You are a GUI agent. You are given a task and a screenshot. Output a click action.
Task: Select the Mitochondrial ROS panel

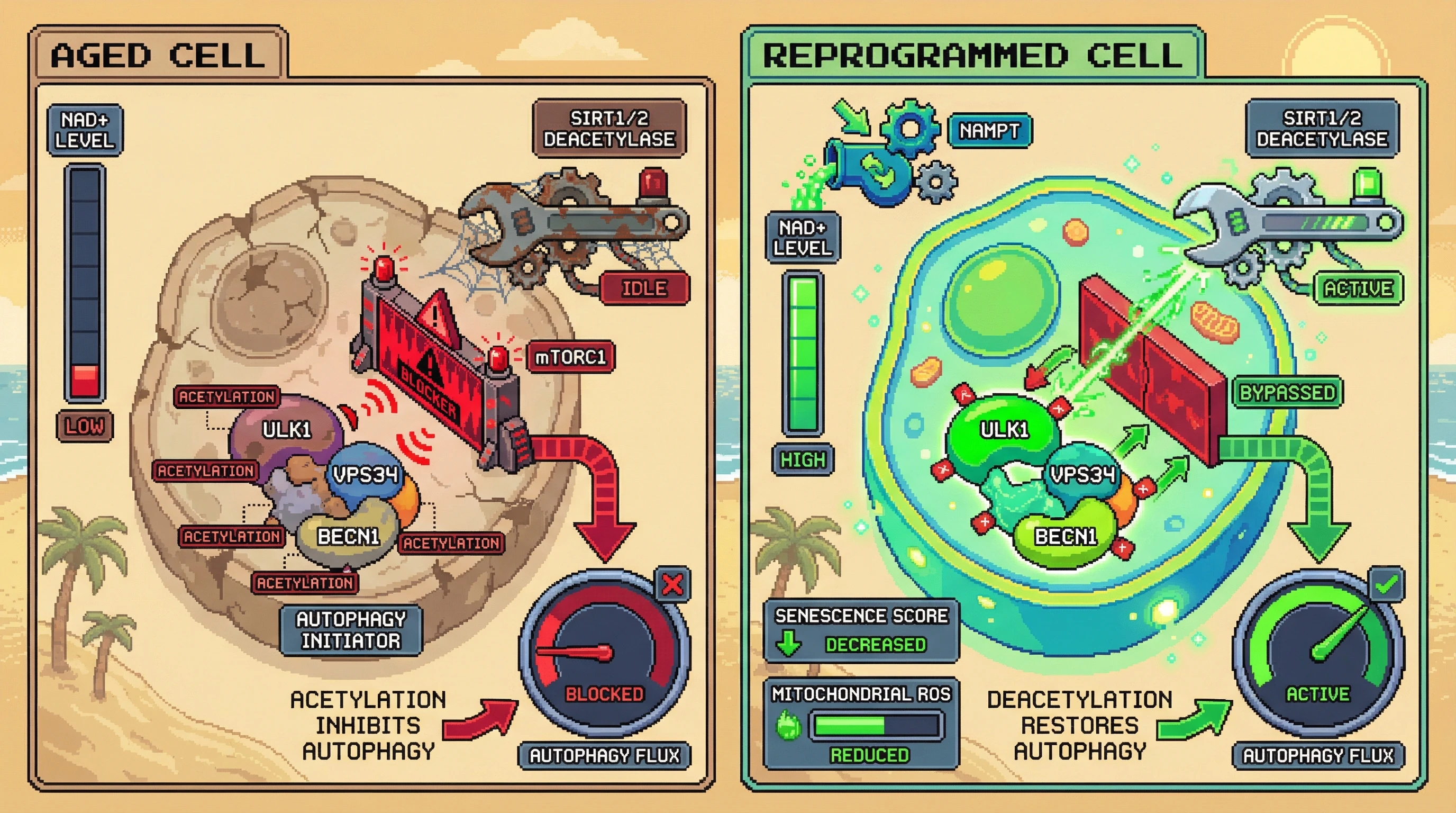click(x=861, y=724)
